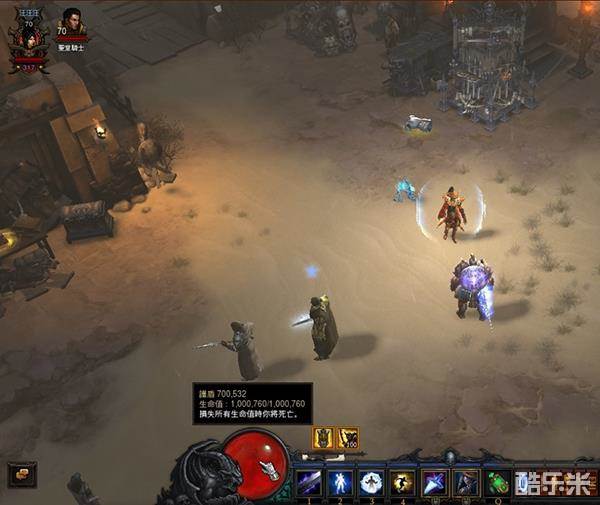Click the armor buff icon above skill bar

(x=324, y=437)
